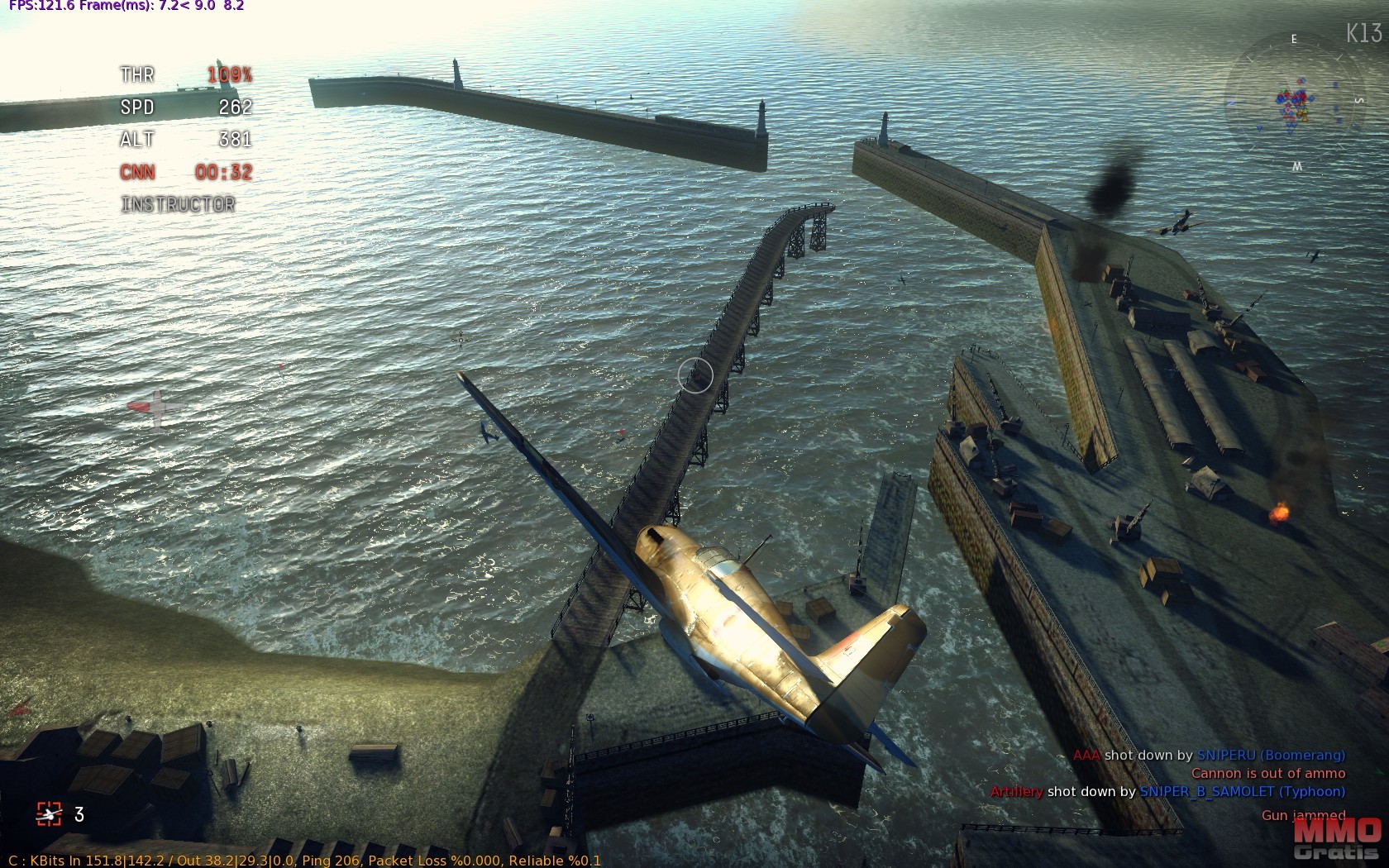Click SNIPER_B_SAMOLET name in kill feed
This screenshot has width=1389, height=868.
1207,791
